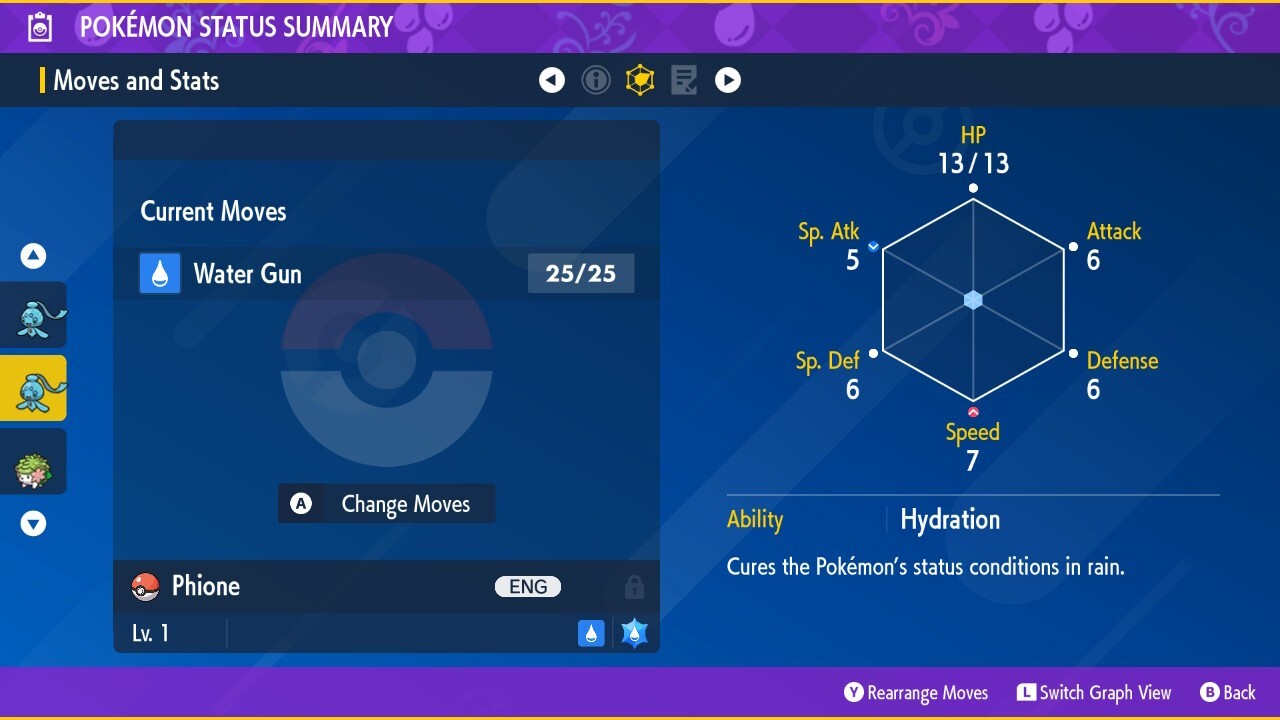Select the Shaymin party slot icon

pyautogui.click(x=34, y=461)
